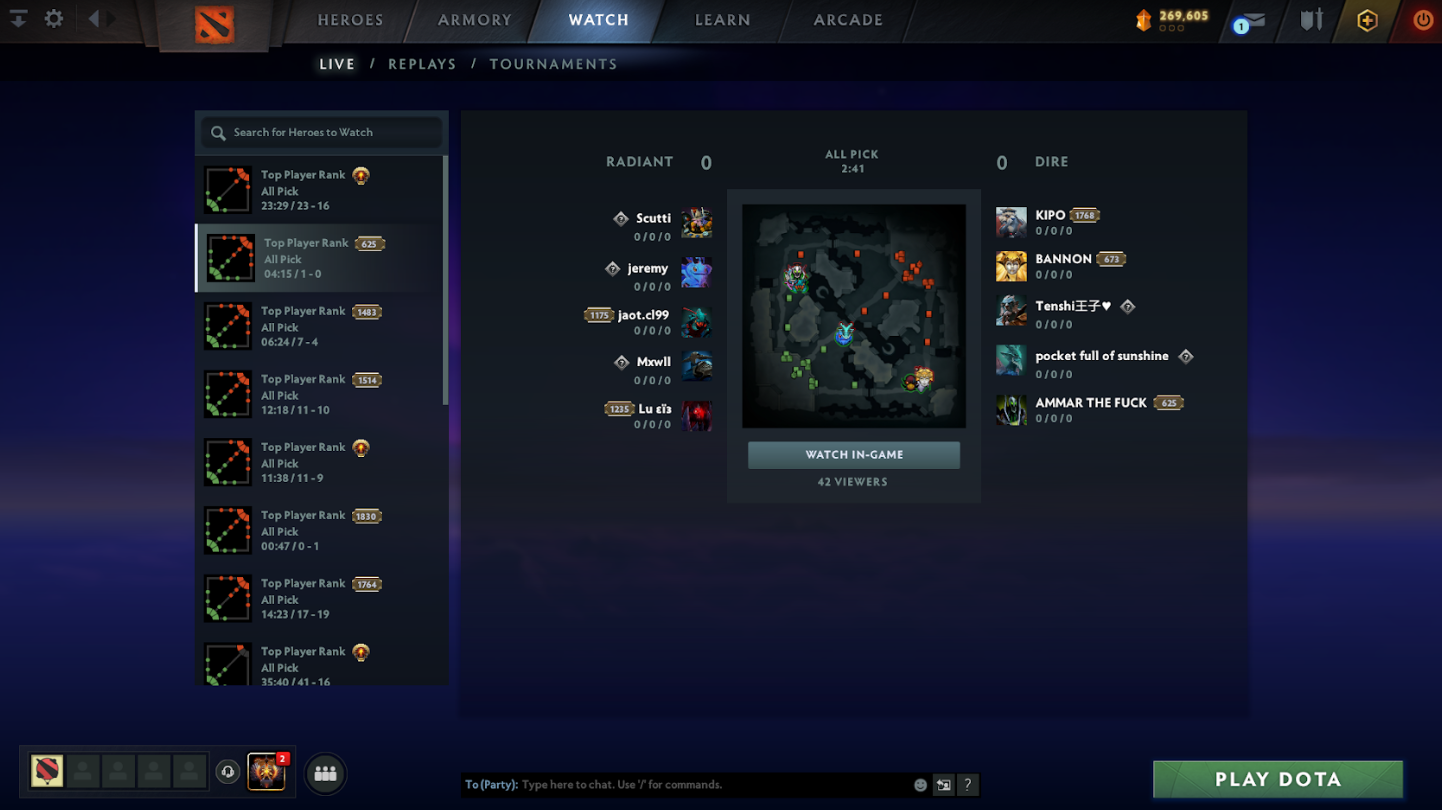Switch to the Armory tab
The image size is (1442, 810).
pyautogui.click(x=475, y=20)
